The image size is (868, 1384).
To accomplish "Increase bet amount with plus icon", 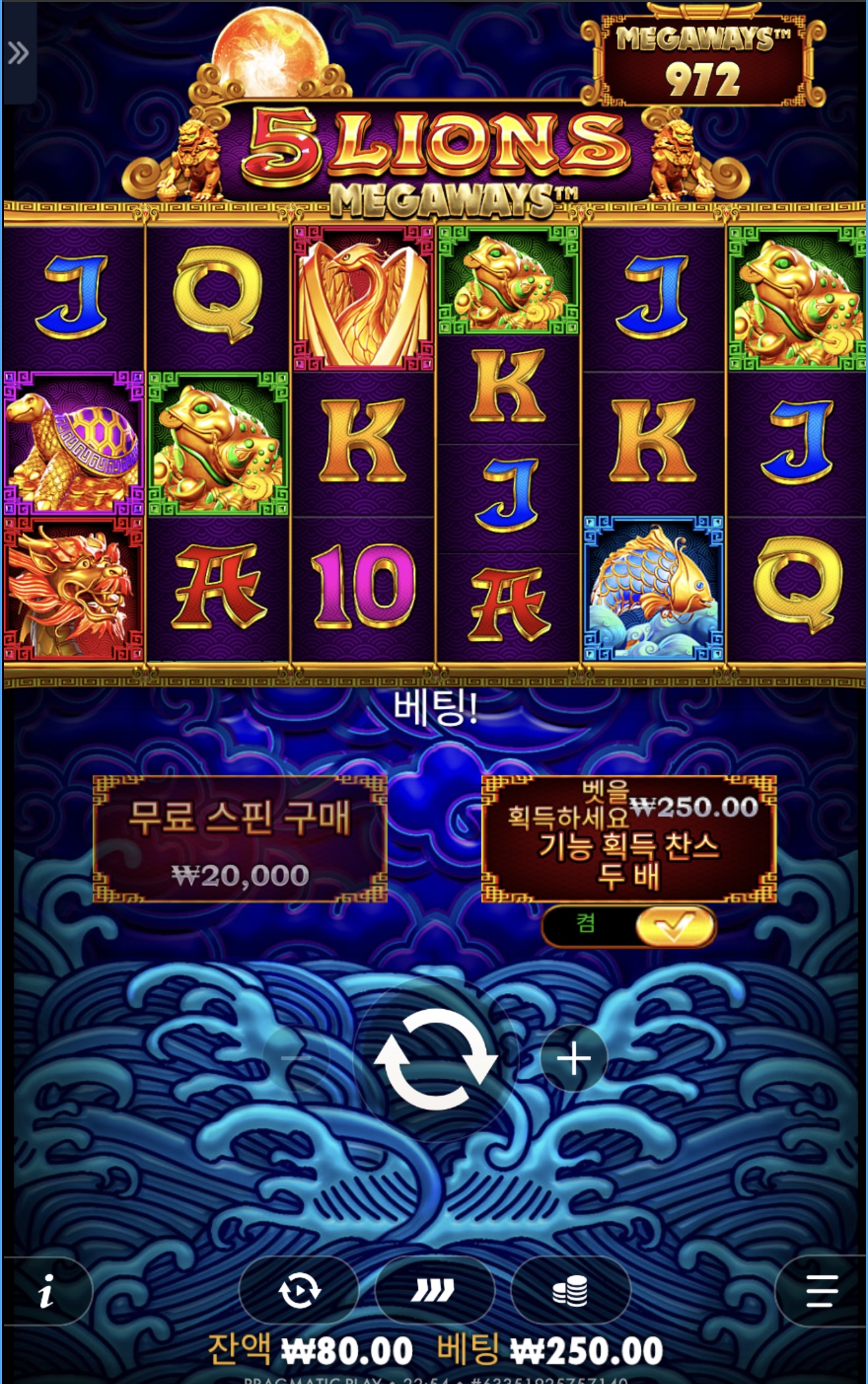I will tap(574, 1059).
